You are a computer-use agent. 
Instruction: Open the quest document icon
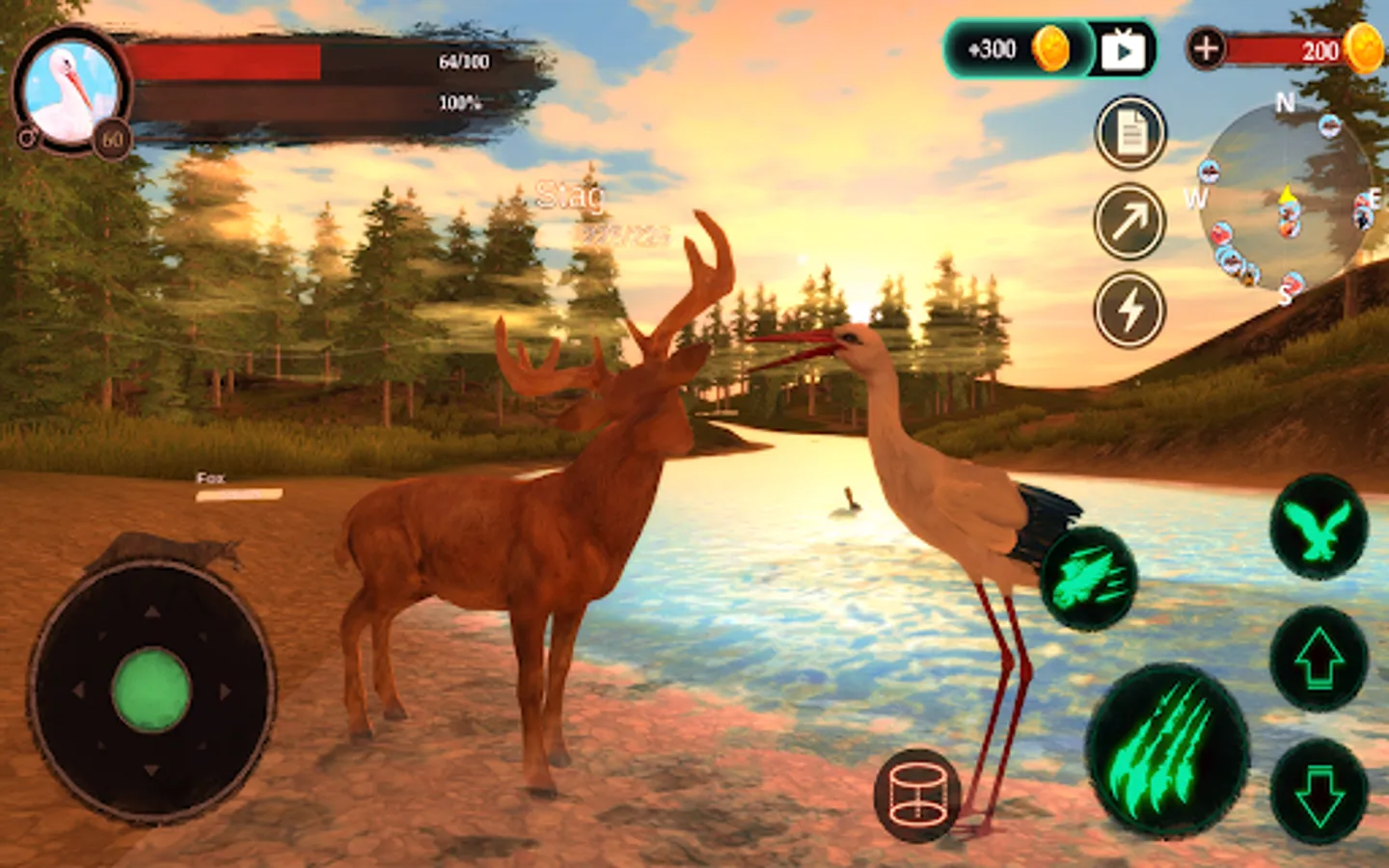tap(1130, 133)
